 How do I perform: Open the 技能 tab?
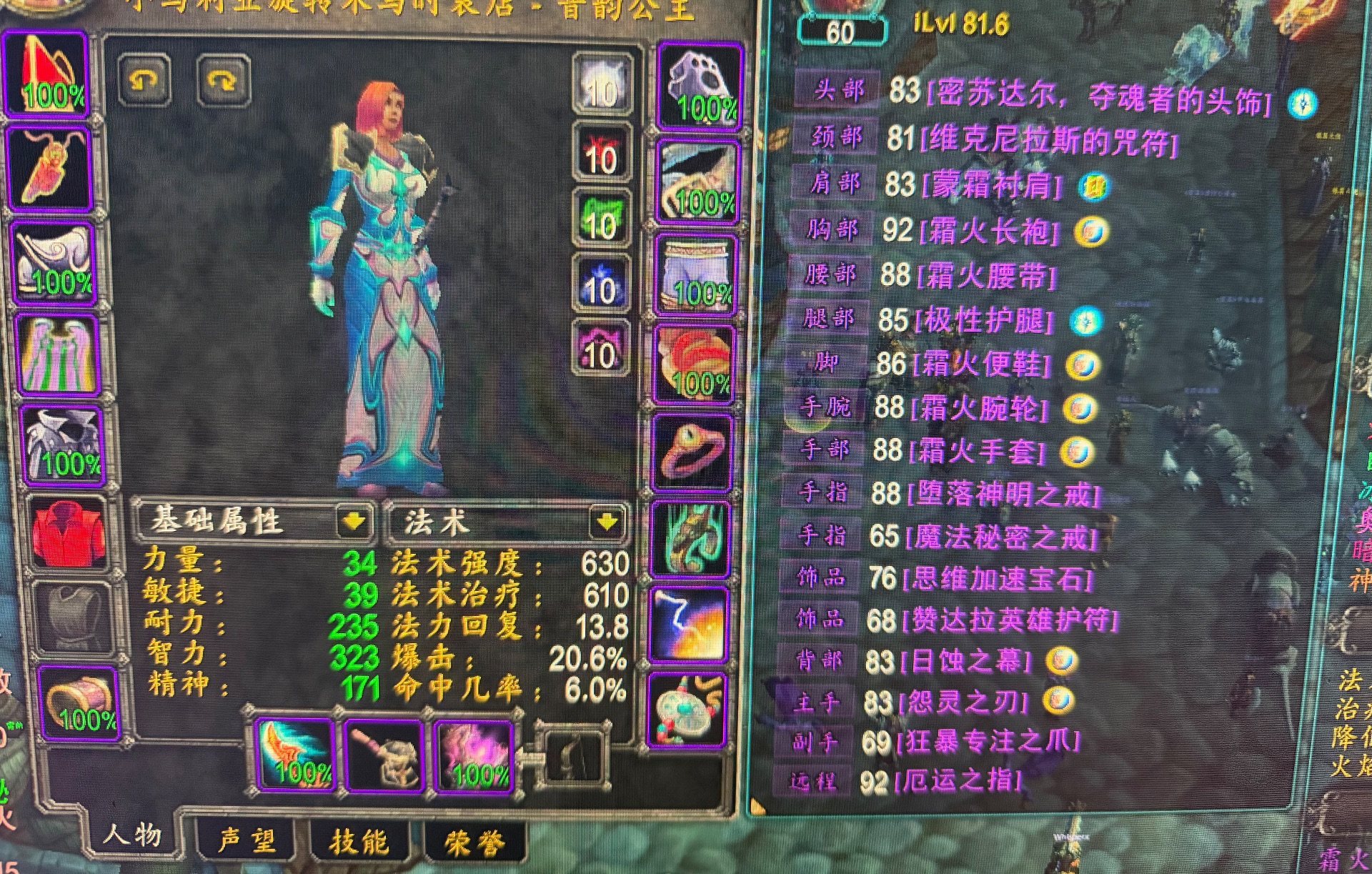point(359,842)
